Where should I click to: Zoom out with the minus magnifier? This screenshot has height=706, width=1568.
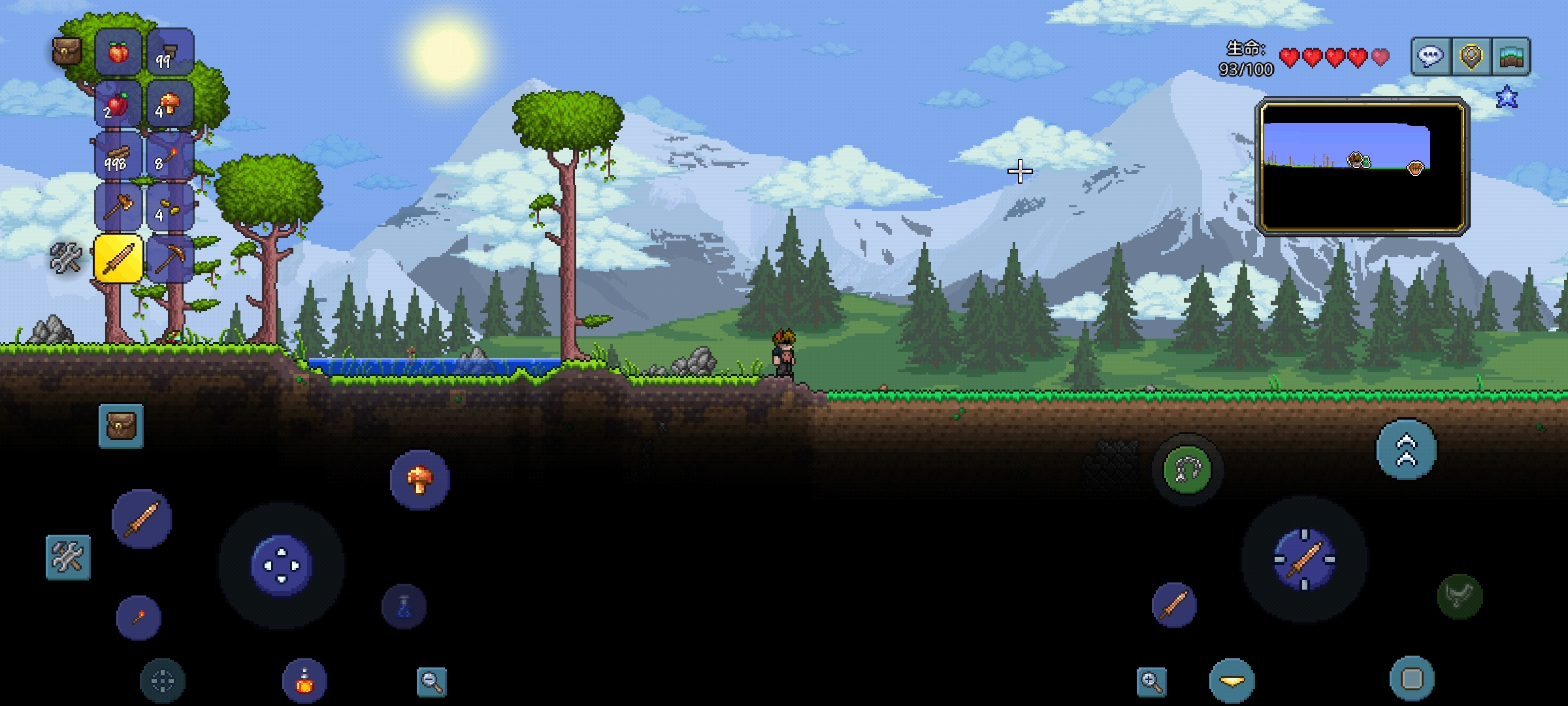coord(431,681)
